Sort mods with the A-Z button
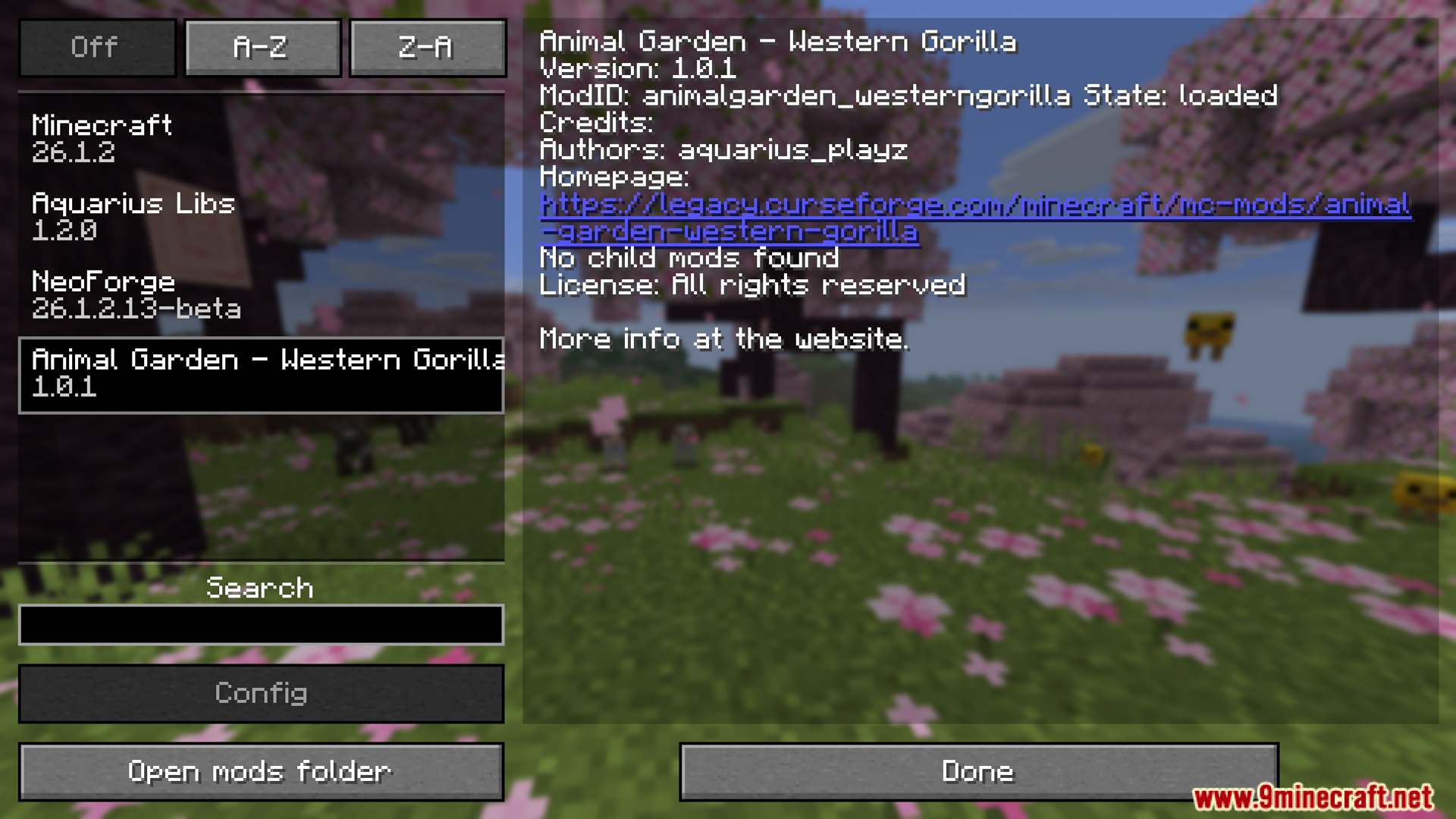This screenshot has width=1456, height=819. coord(262,47)
